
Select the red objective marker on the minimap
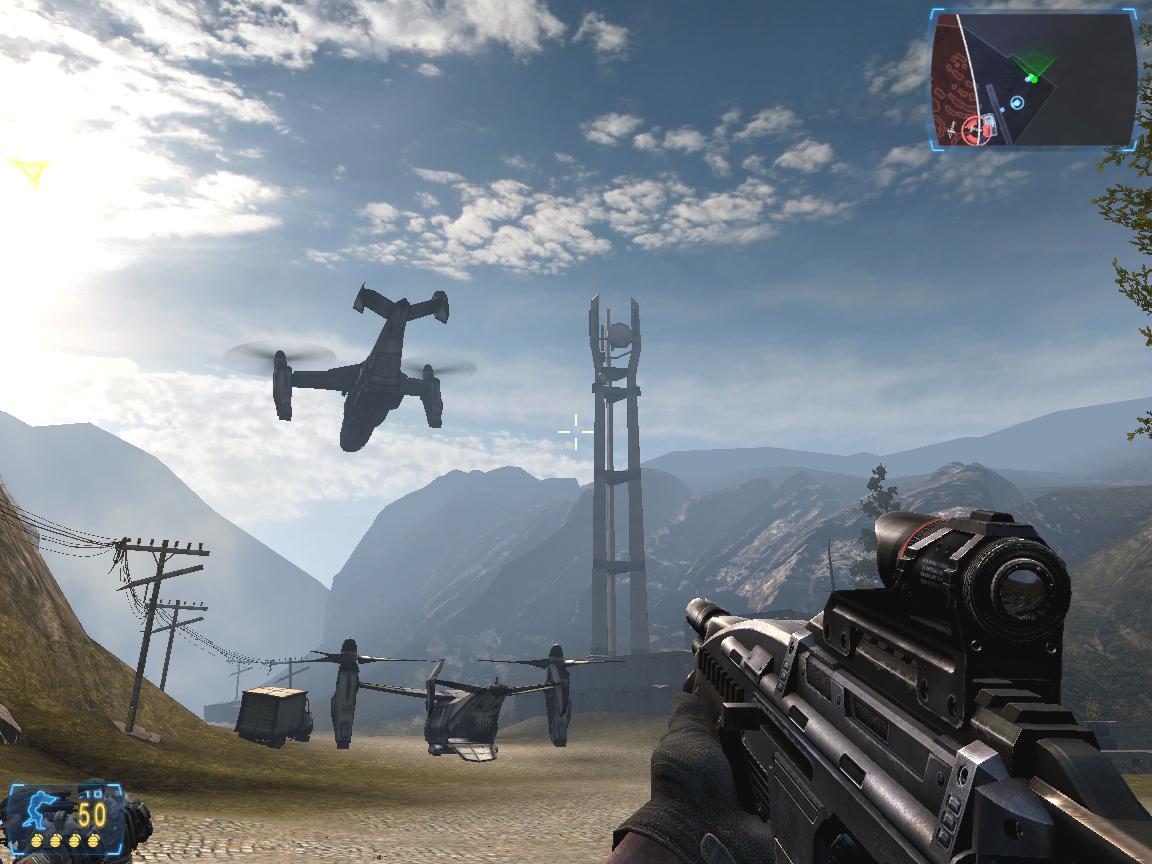(971, 128)
